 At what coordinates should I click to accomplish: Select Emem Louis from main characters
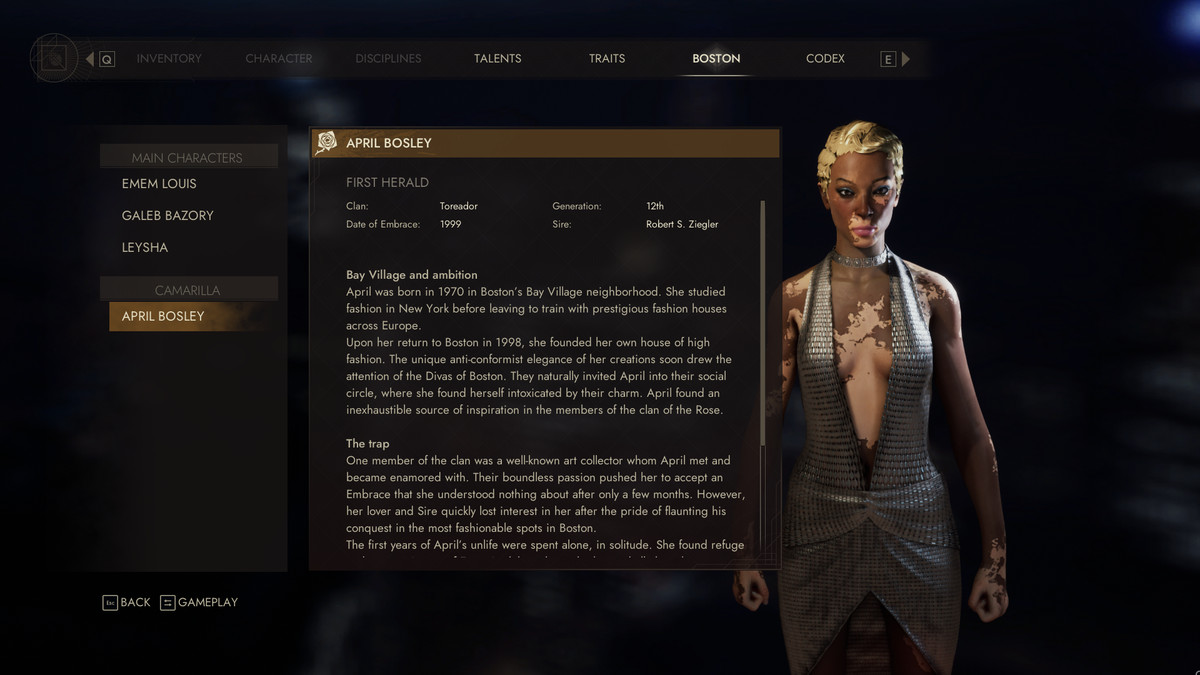[159, 184]
